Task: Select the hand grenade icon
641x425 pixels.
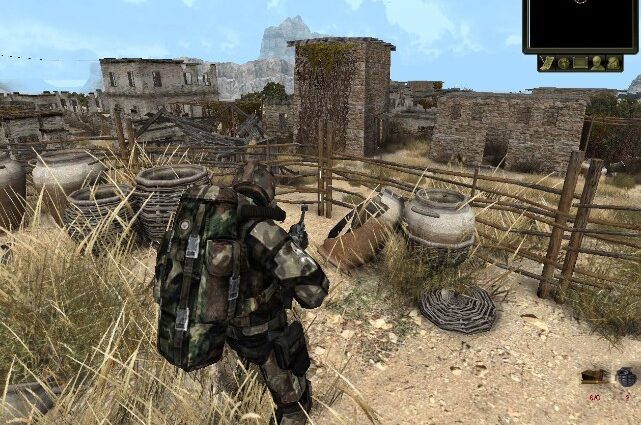Action: pyautogui.click(x=626, y=377)
